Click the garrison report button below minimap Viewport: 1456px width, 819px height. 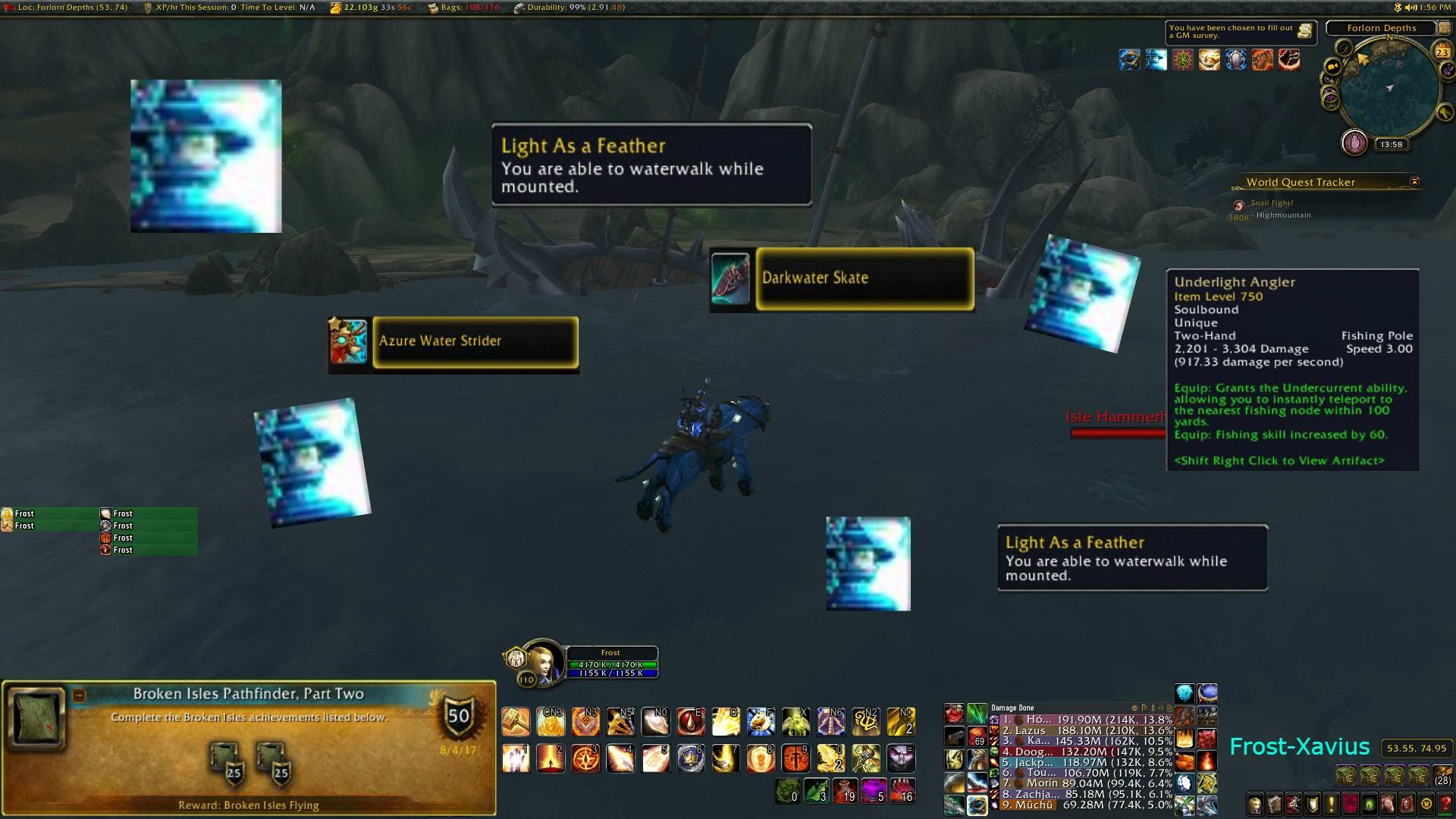pos(1354,142)
